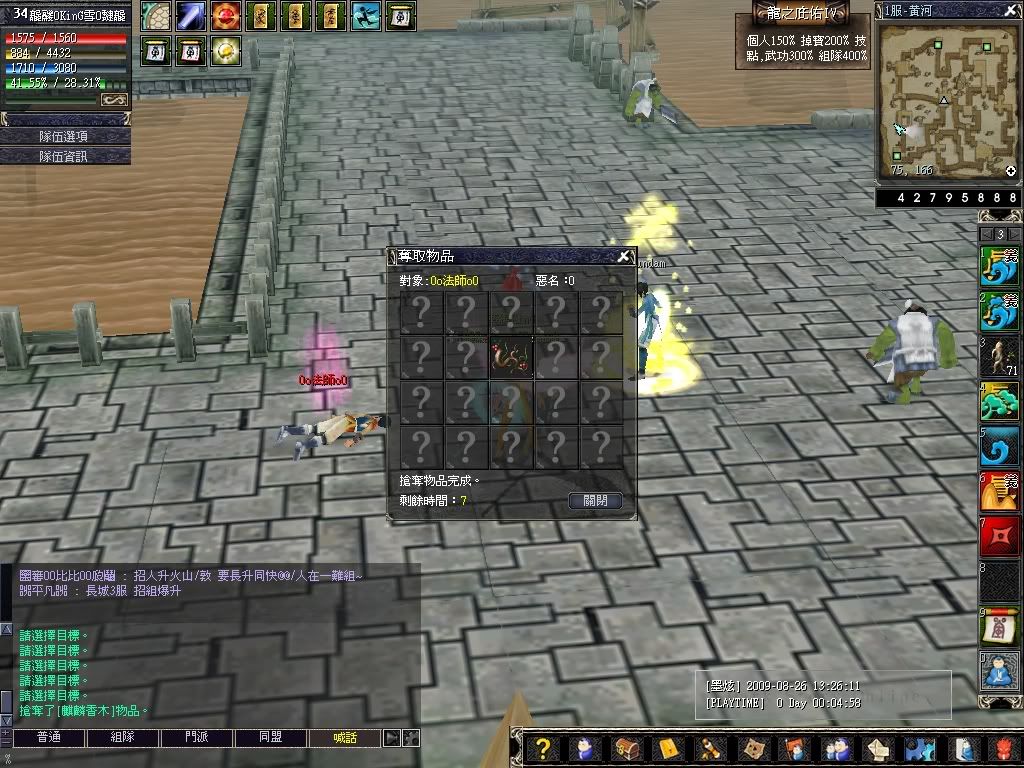This screenshot has height=768, width=1024.
Task: Switch chat to the 組隊 party channel
Action: 122,738
